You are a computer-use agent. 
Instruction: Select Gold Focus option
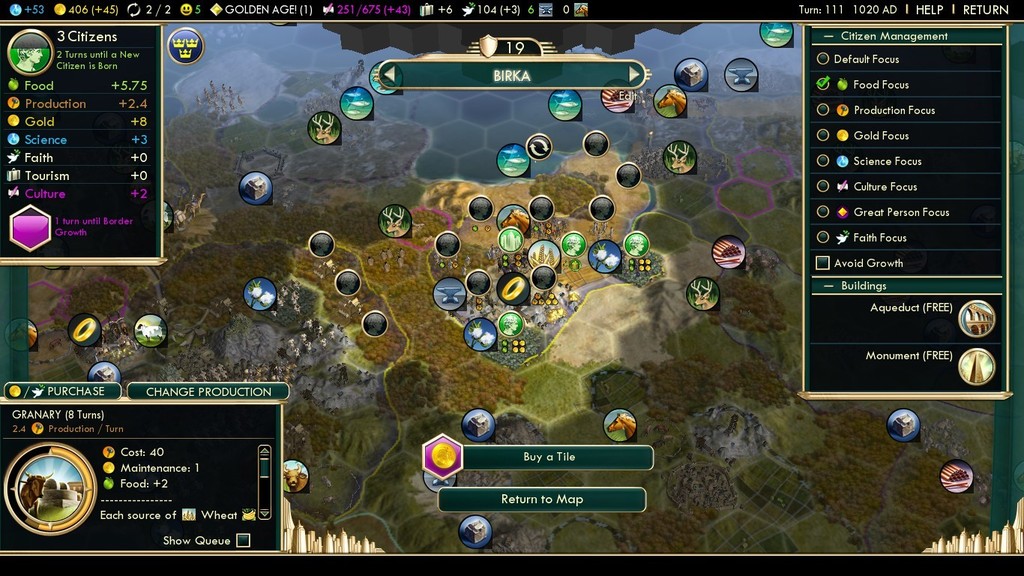coord(823,135)
